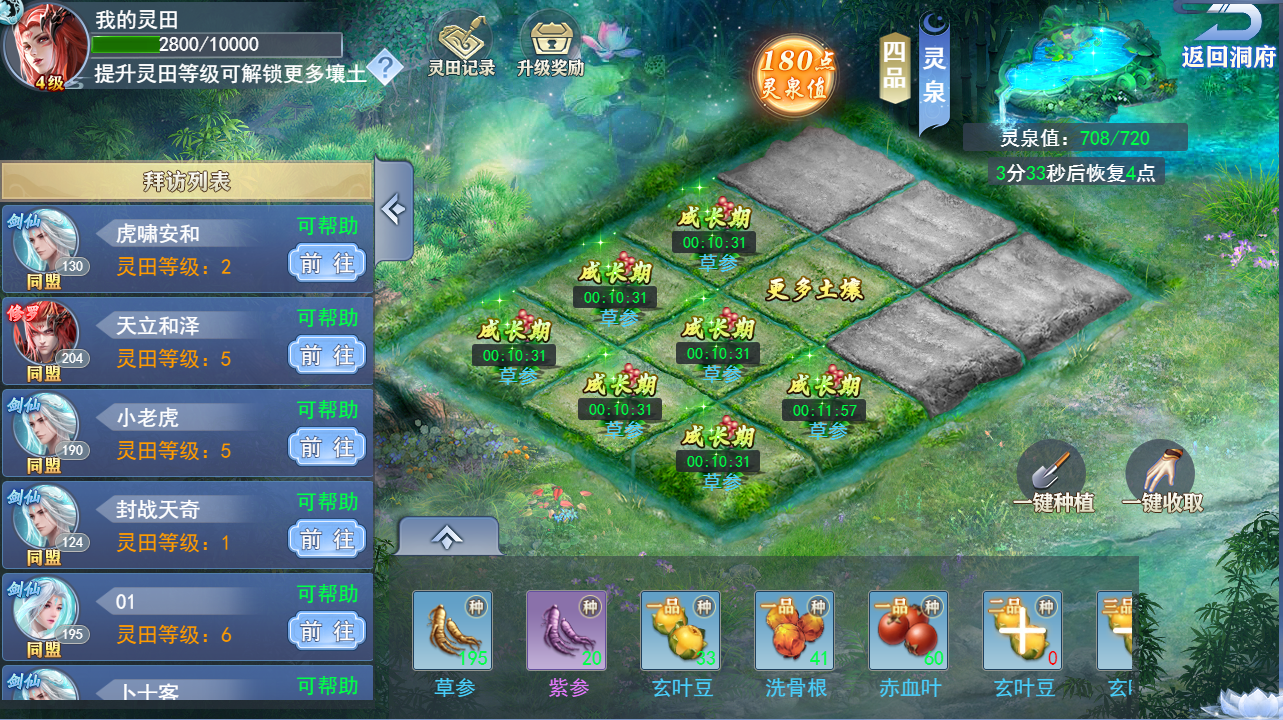This screenshot has width=1283, height=720.
Task: Choose the 洗骨根 seed slot
Action: click(x=794, y=630)
